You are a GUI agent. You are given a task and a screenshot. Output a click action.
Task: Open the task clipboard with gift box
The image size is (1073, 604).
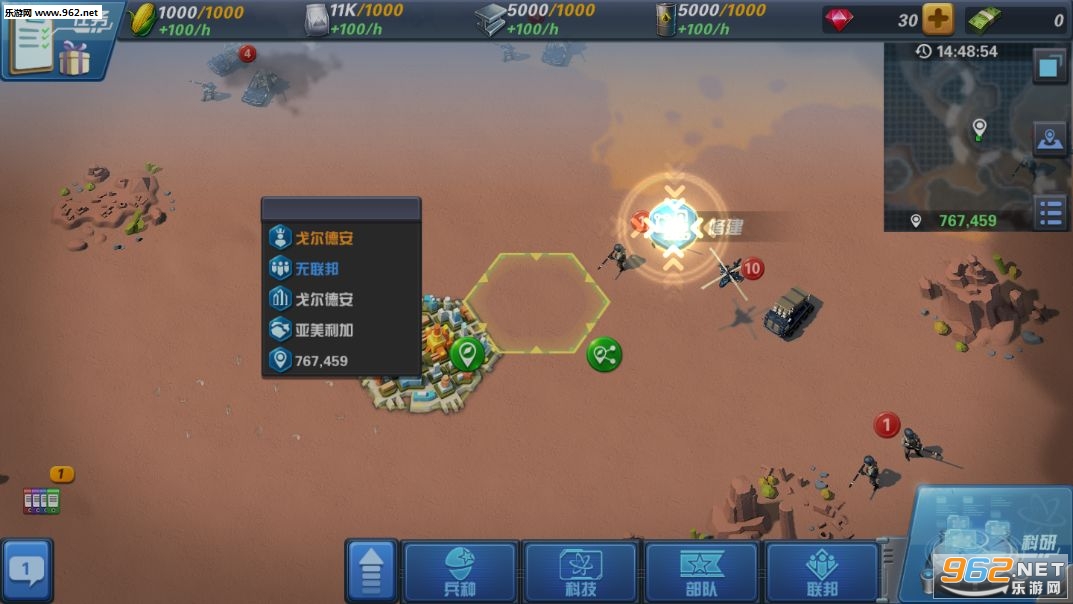tap(50, 40)
